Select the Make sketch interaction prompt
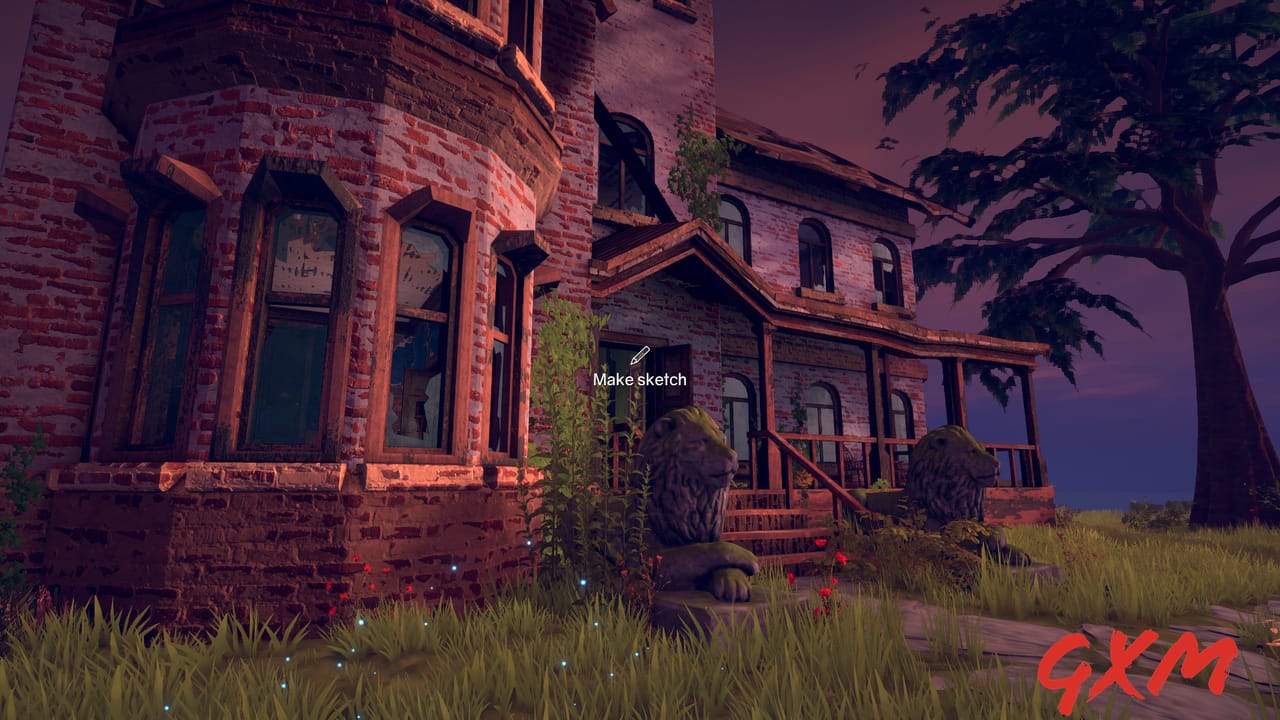Viewport: 1280px width, 720px height. (x=641, y=379)
